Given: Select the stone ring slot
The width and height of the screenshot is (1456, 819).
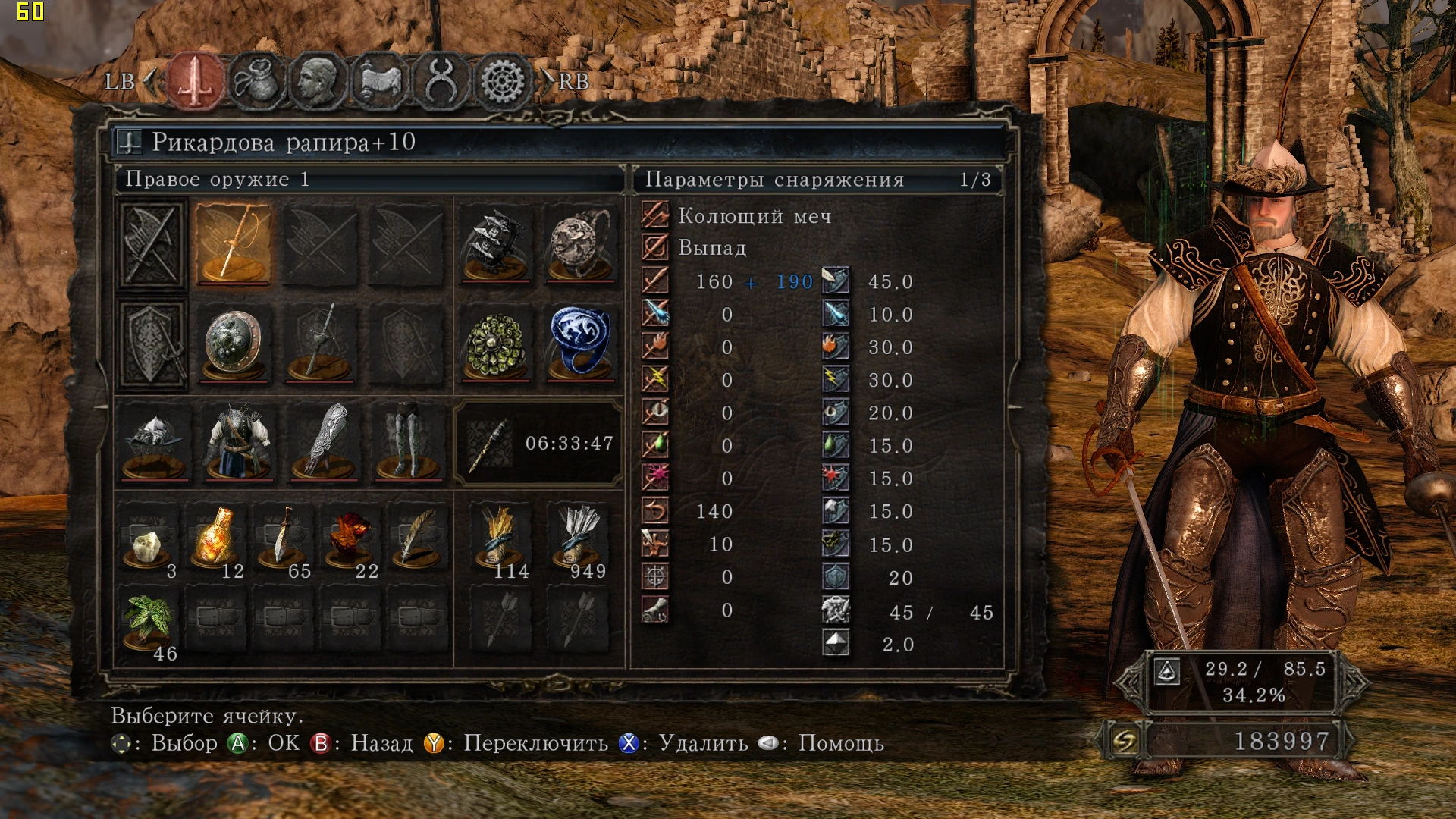Looking at the screenshot, I should tap(580, 244).
